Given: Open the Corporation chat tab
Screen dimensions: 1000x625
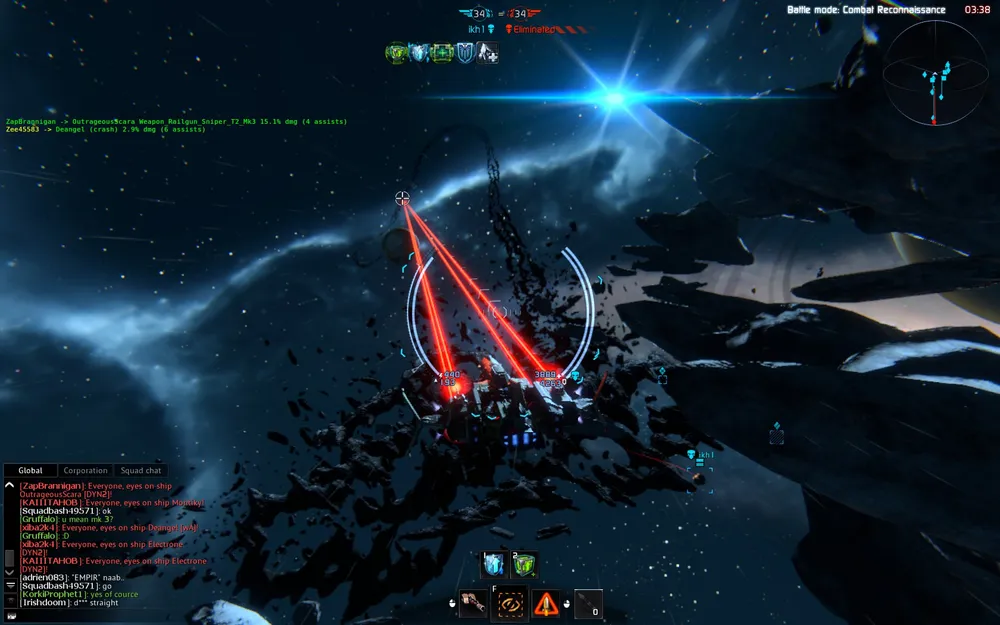Looking at the screenshot, I should (x=85, y=471).
